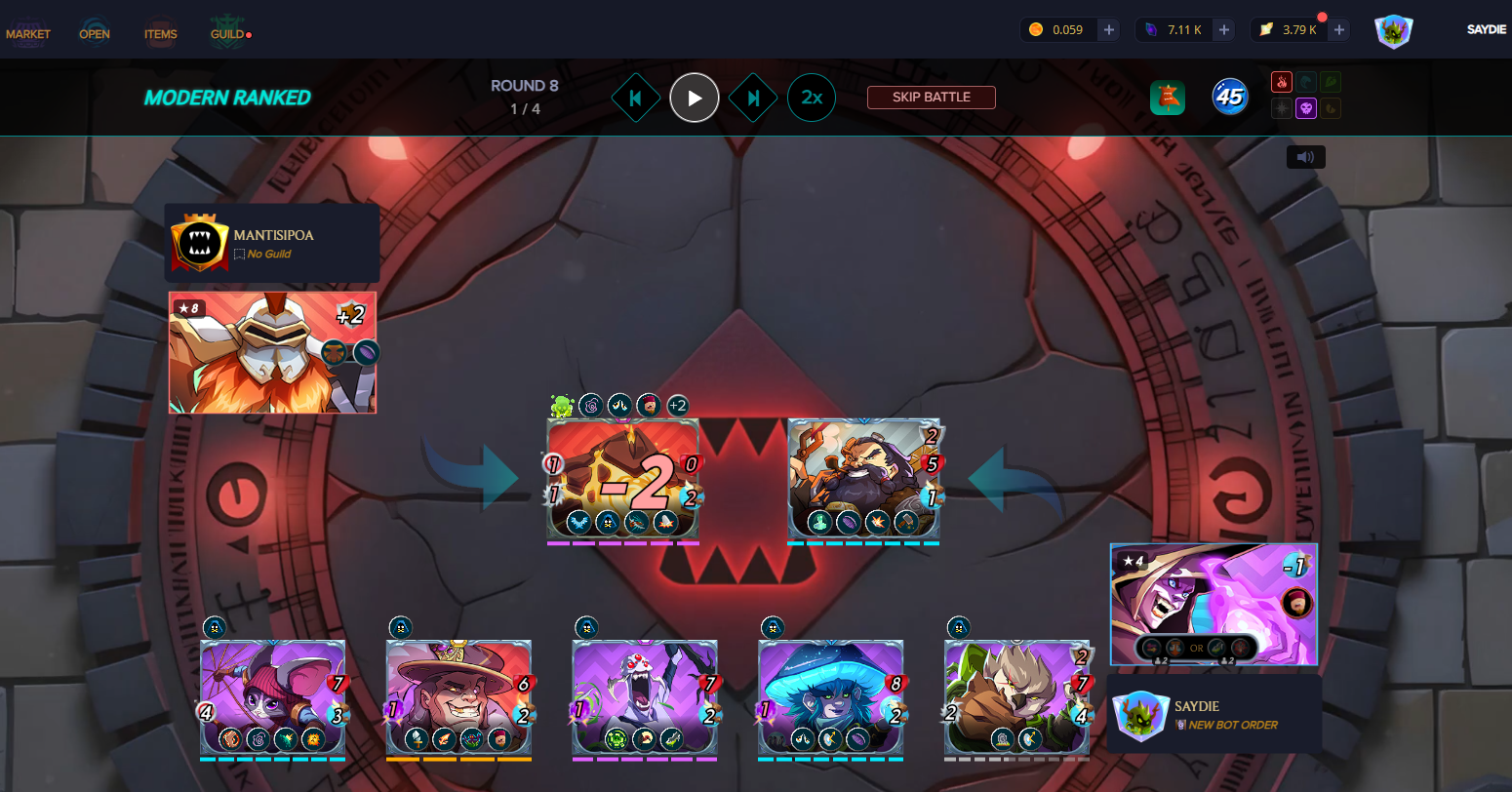
Task: Open the battle ruleset icon
Action: 1168,98
